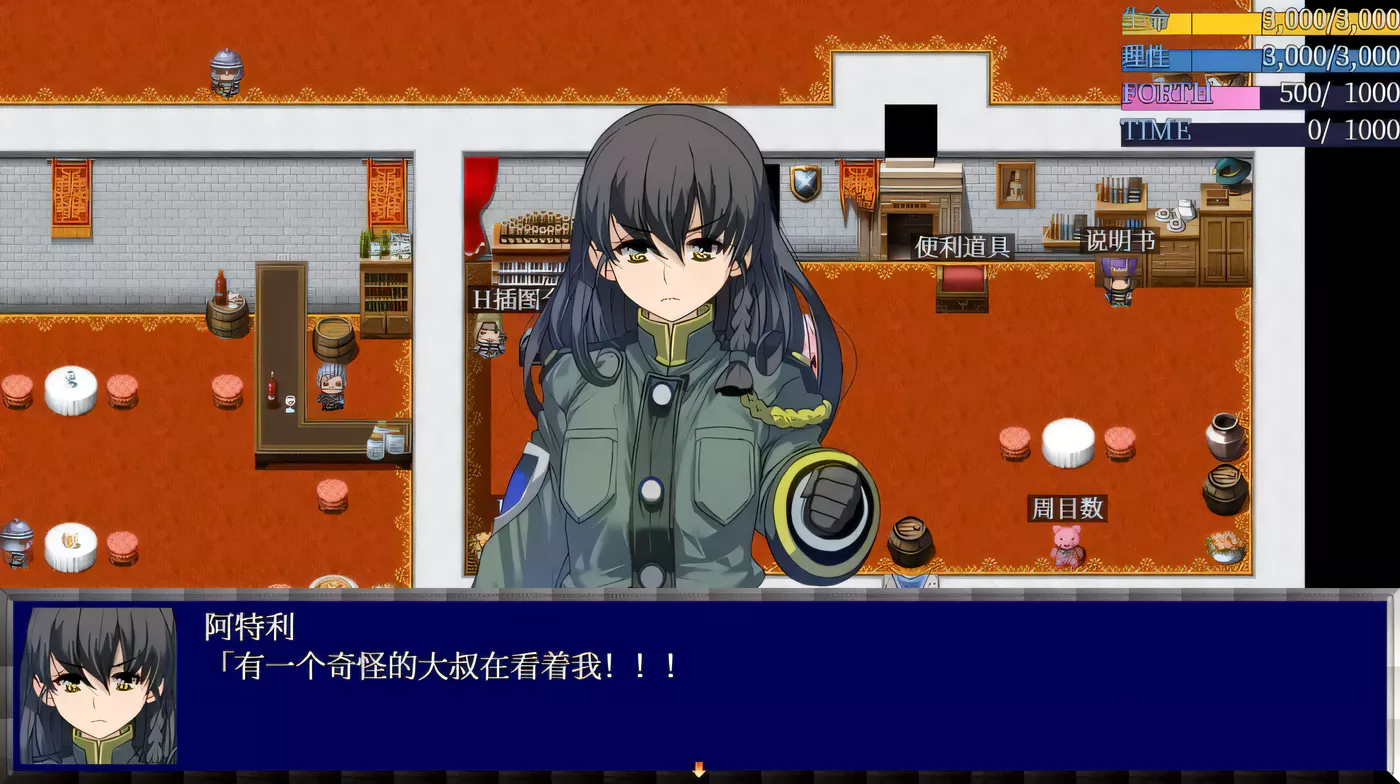Viewport: 1400px width, 784px height.
Task: Click the down arrow to advance the dialogue
Action: click(698, 770)
